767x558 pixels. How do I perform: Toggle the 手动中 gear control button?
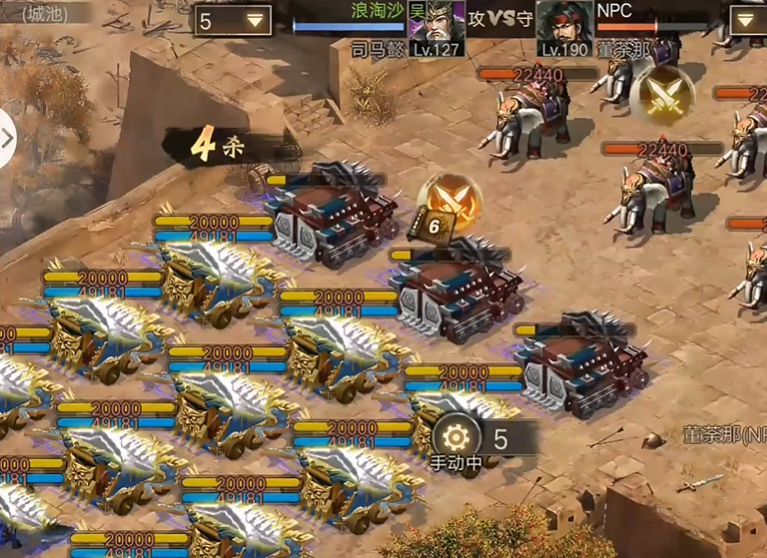click(x=456, y=438)
